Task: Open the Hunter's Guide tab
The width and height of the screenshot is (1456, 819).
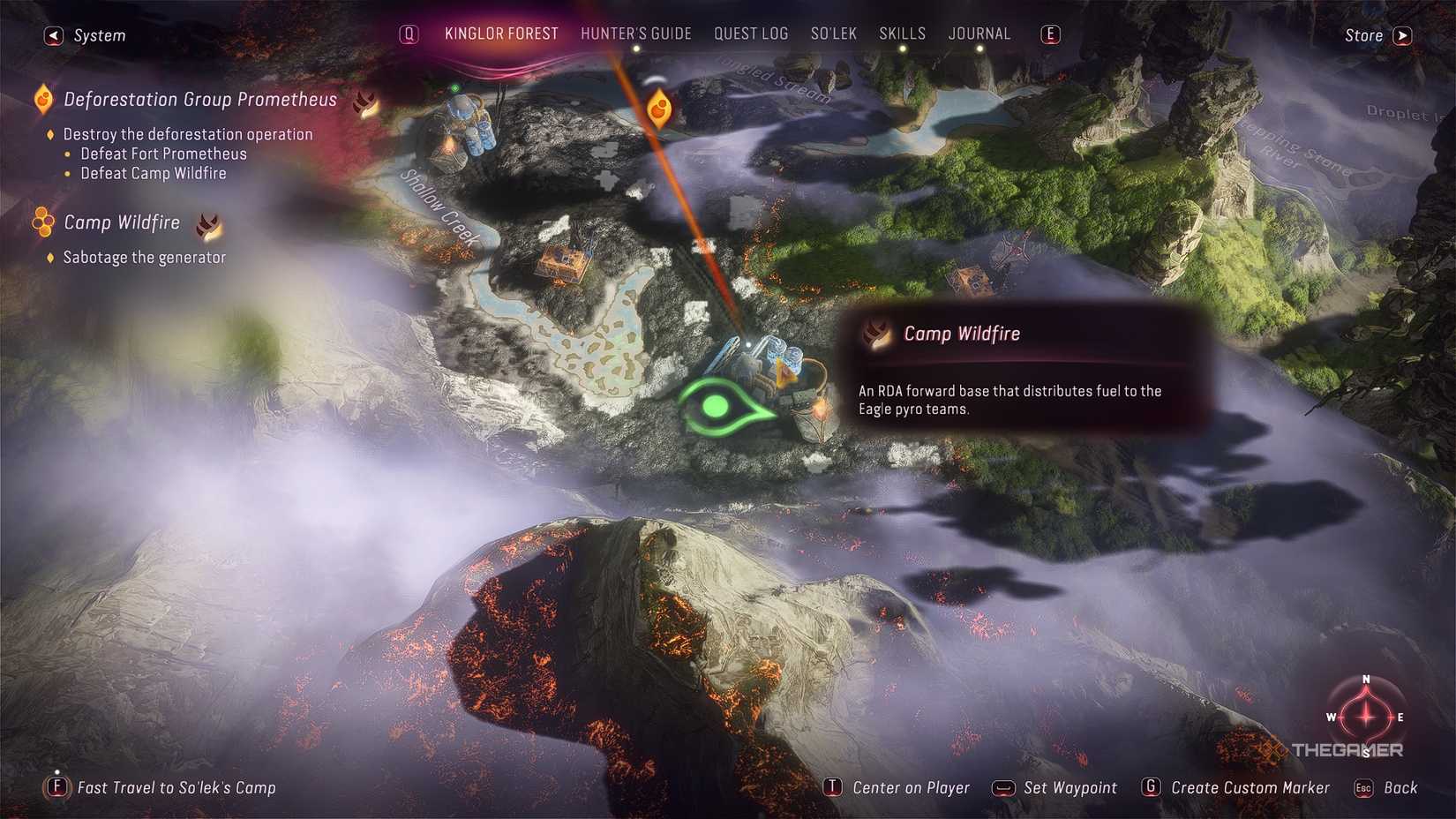Action: click(636, 34)
